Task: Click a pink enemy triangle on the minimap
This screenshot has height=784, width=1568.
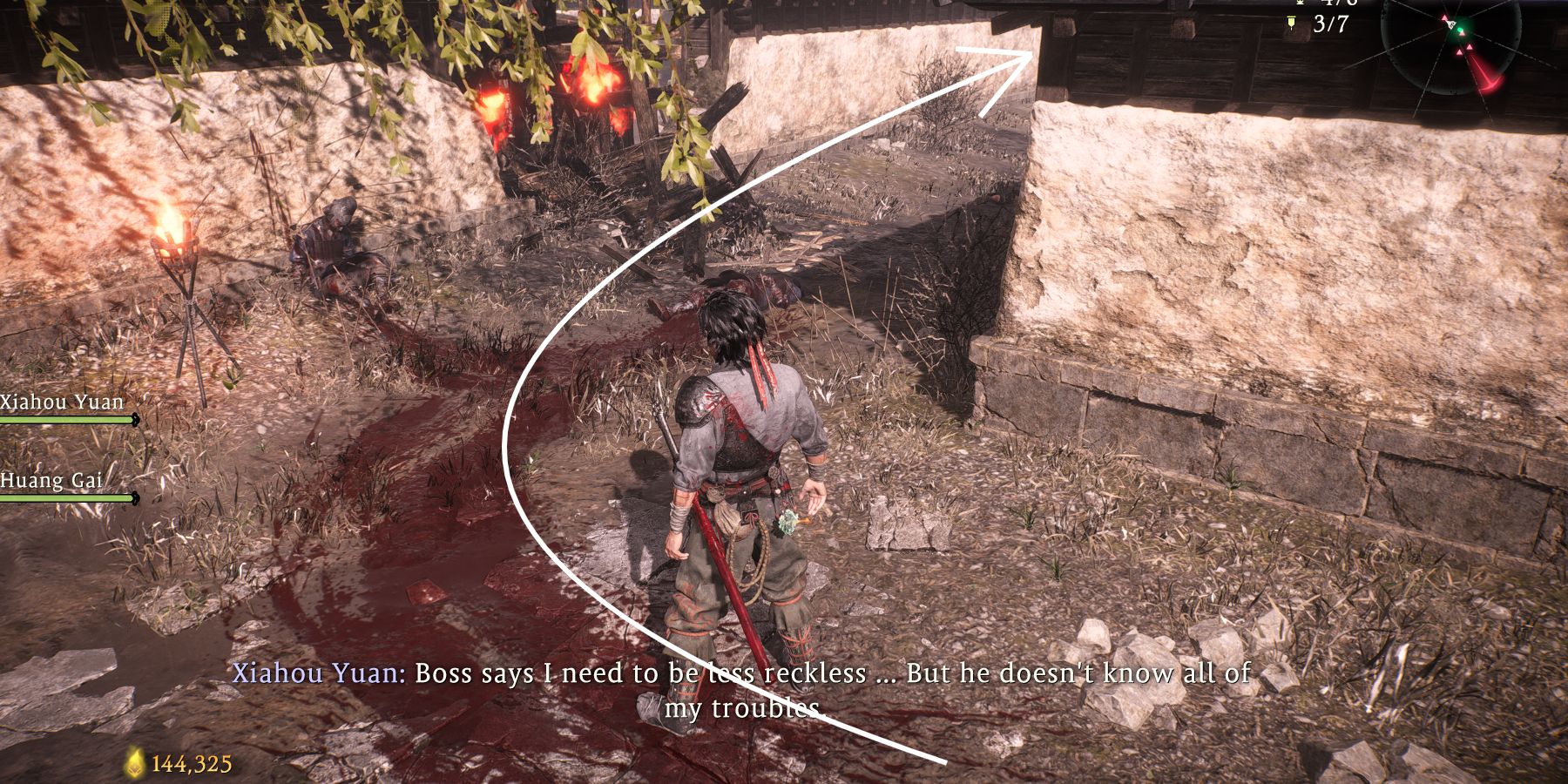Action: (1470, 48)
